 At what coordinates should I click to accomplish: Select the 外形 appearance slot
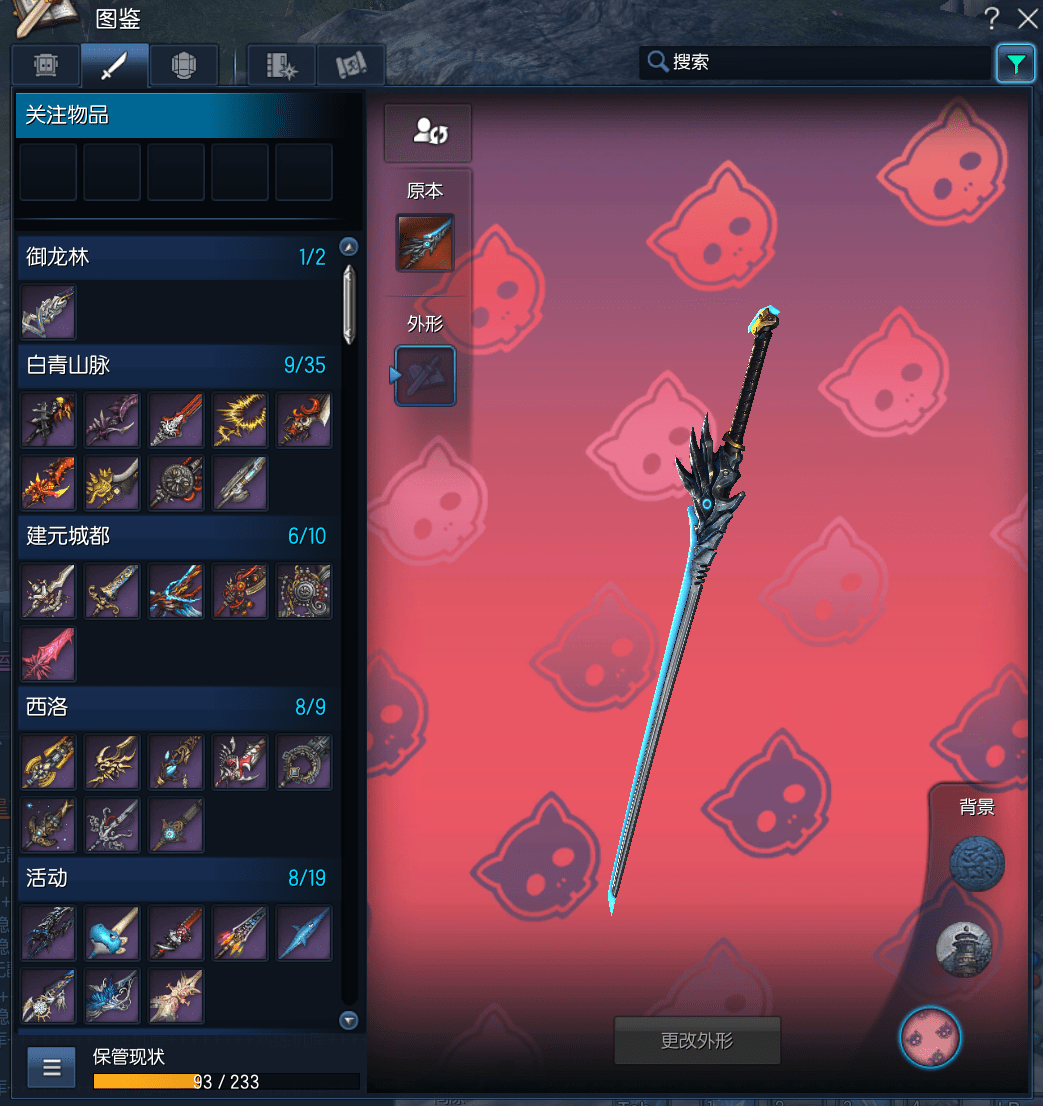(426, 376)
